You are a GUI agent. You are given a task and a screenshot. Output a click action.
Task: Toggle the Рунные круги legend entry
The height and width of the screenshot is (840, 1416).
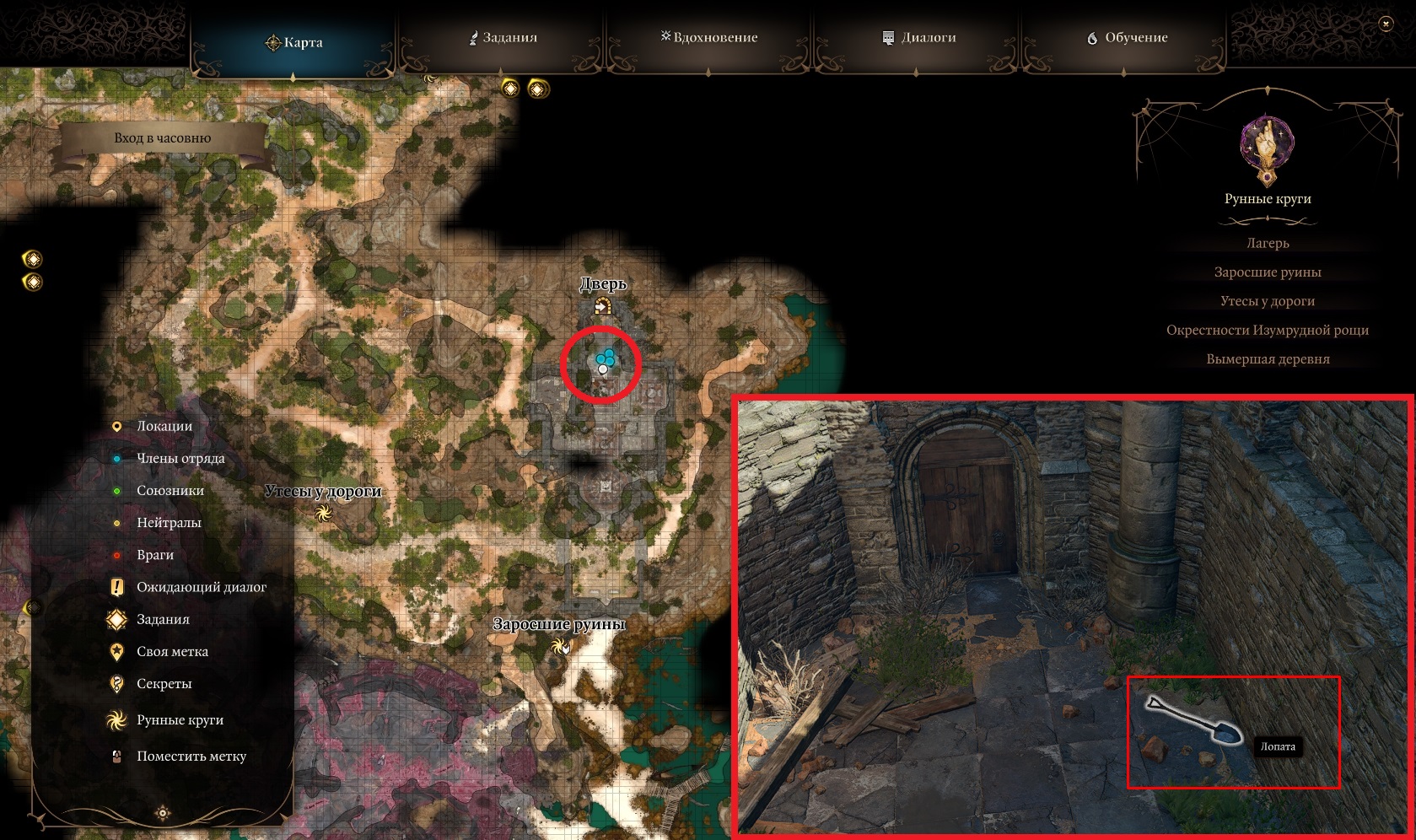point(179,720)
